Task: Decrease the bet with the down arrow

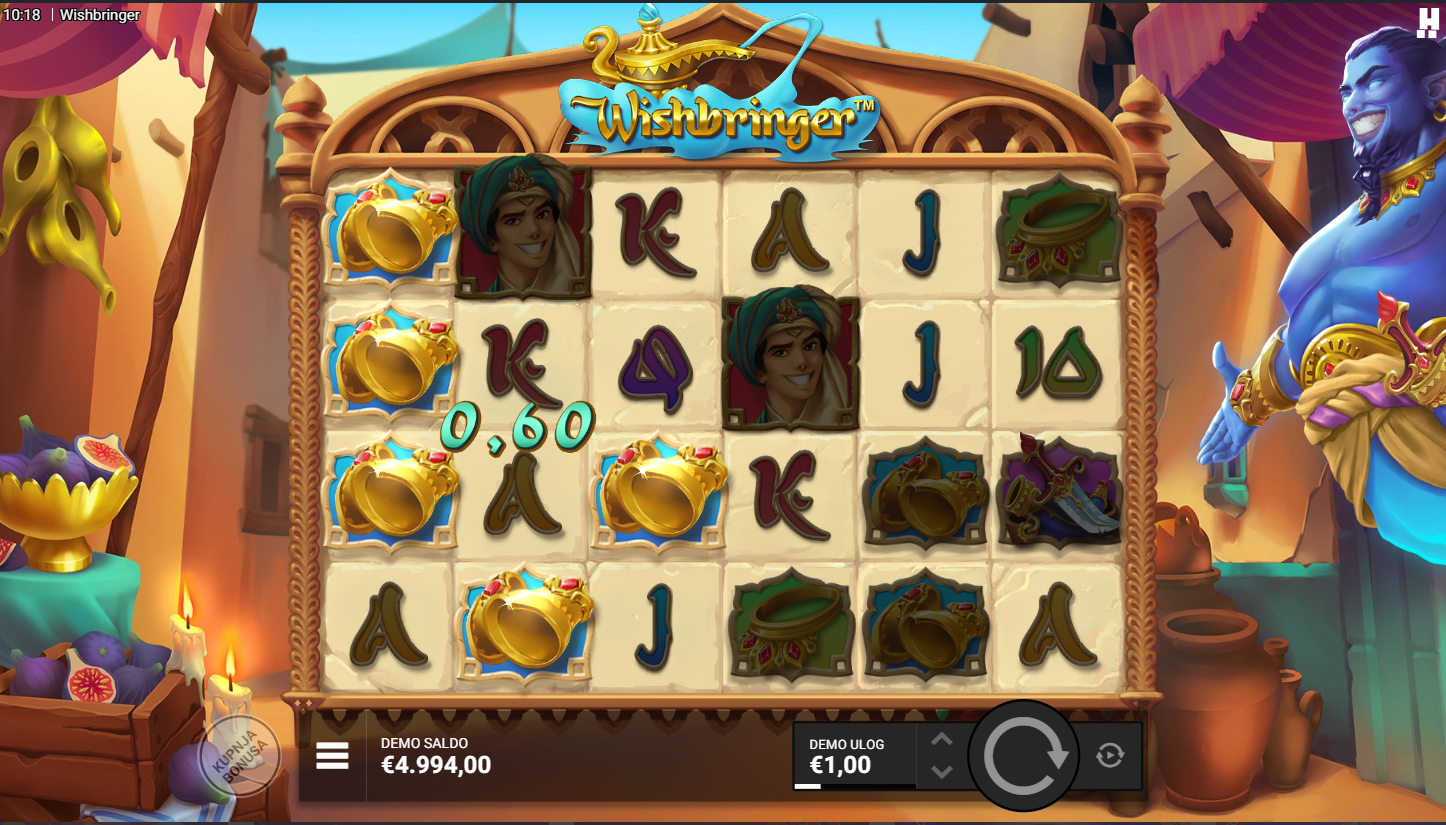Action: pyautogui.click(x=942, y=772)
